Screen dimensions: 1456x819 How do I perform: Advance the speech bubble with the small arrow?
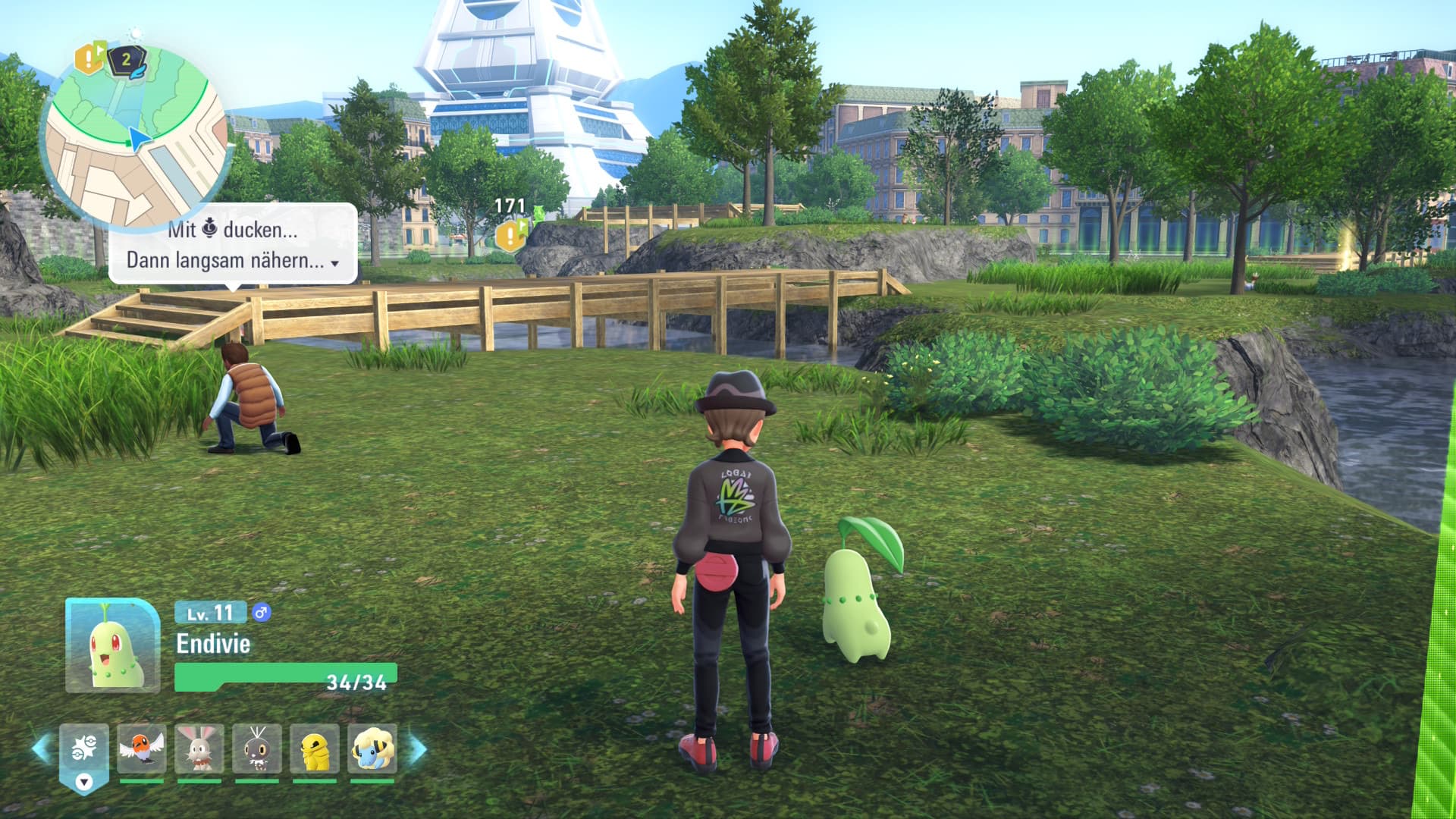coord(334,264)
